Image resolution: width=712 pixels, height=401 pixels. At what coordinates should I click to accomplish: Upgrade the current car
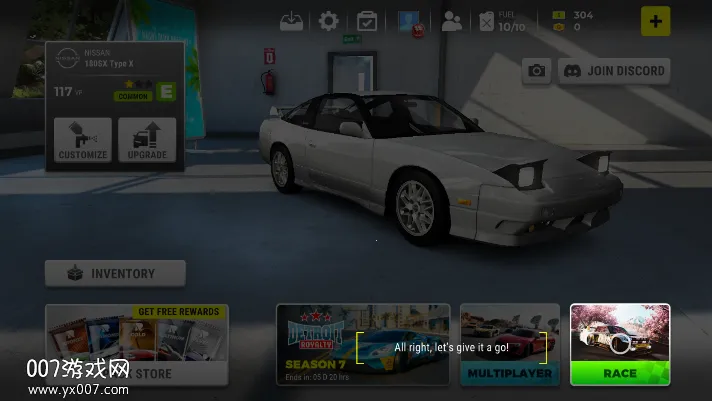pyautogui.click(x=146, y=140)
